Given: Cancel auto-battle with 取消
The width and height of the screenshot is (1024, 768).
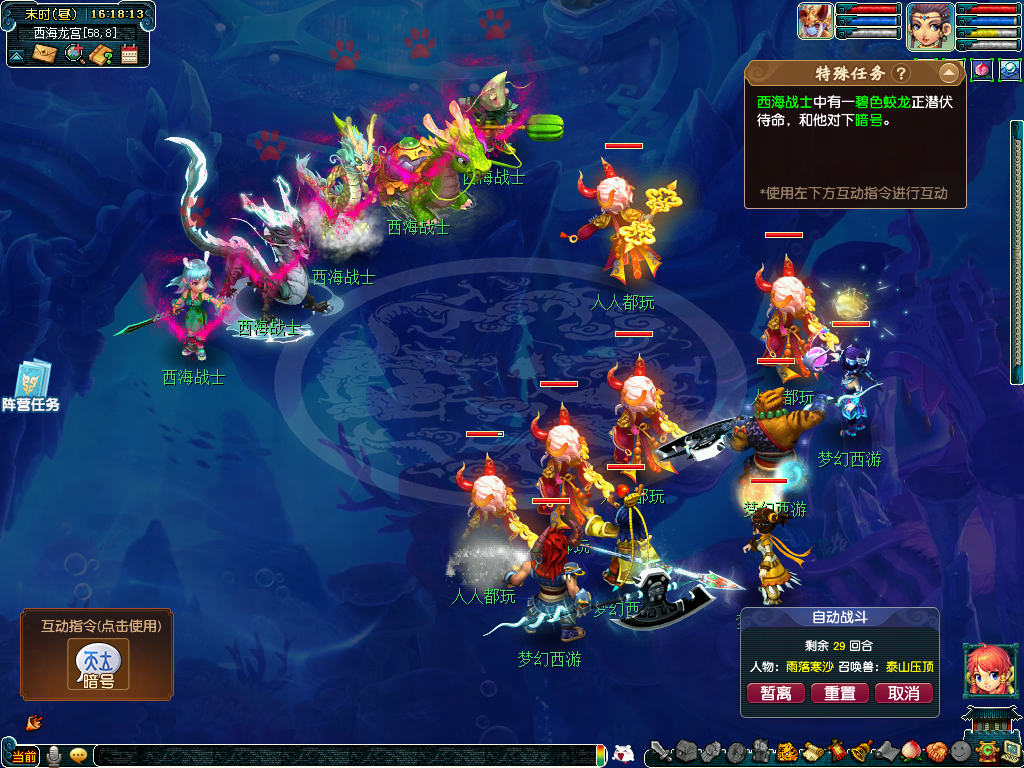Looking at the screenshot, I should [x=903, y=693].
